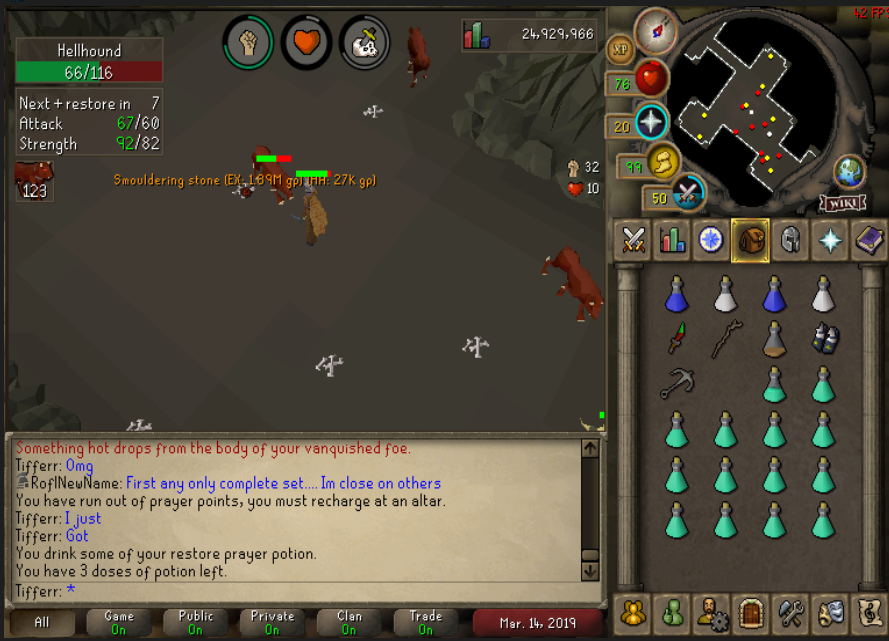Screen dimensions: 889x641
Task: Click the Wiki lookup banner
Action: (842, 203)
